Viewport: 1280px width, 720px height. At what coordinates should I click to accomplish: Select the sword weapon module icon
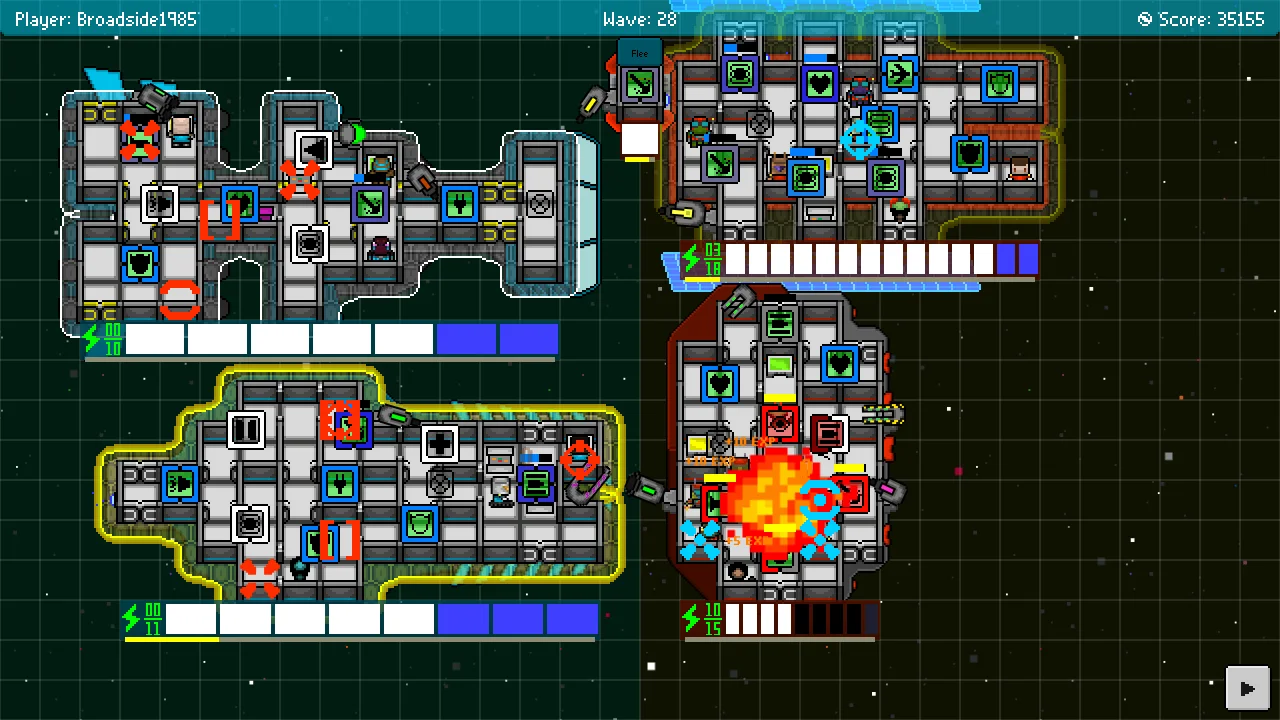719,164
